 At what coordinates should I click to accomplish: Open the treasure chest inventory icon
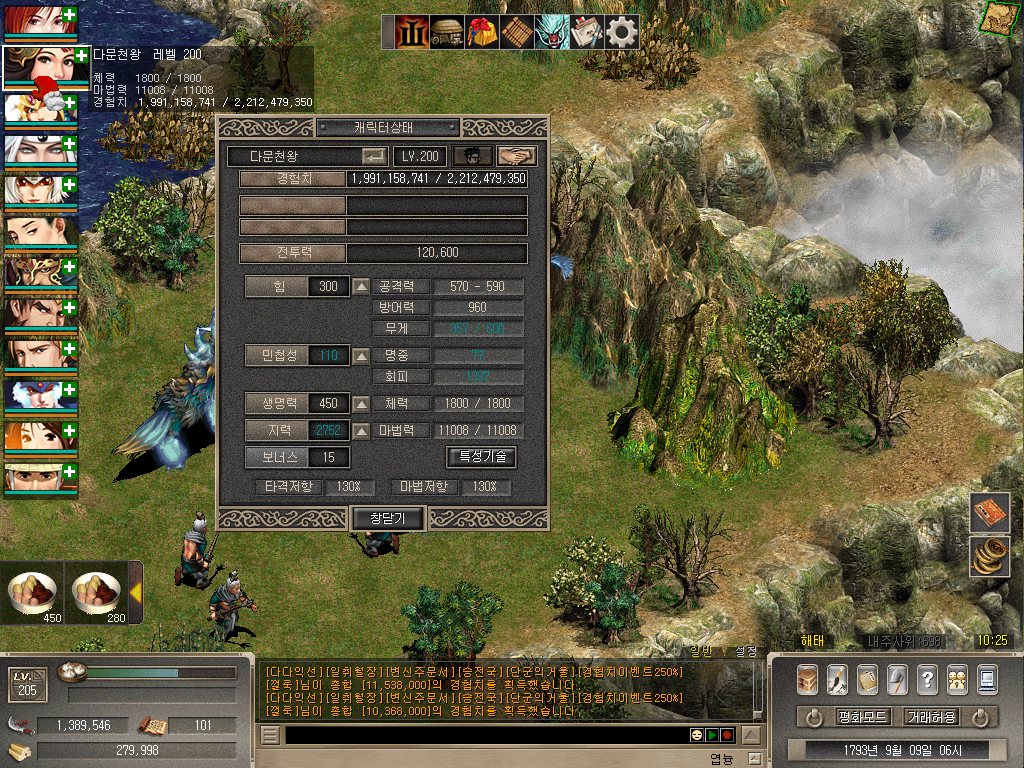click(x=808, y=679)
